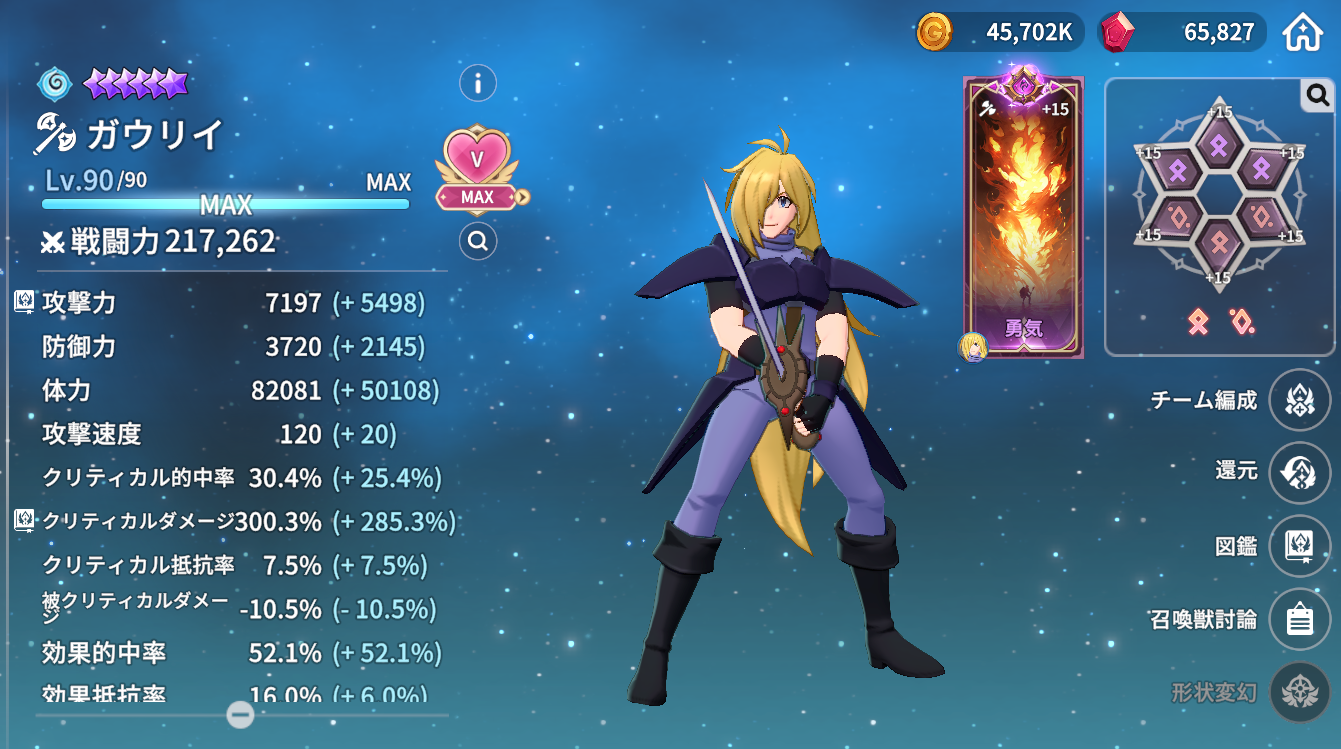This screenshot has height=749, width=1341.
Task: Return to the home screen
Action: coord(1303,32)
